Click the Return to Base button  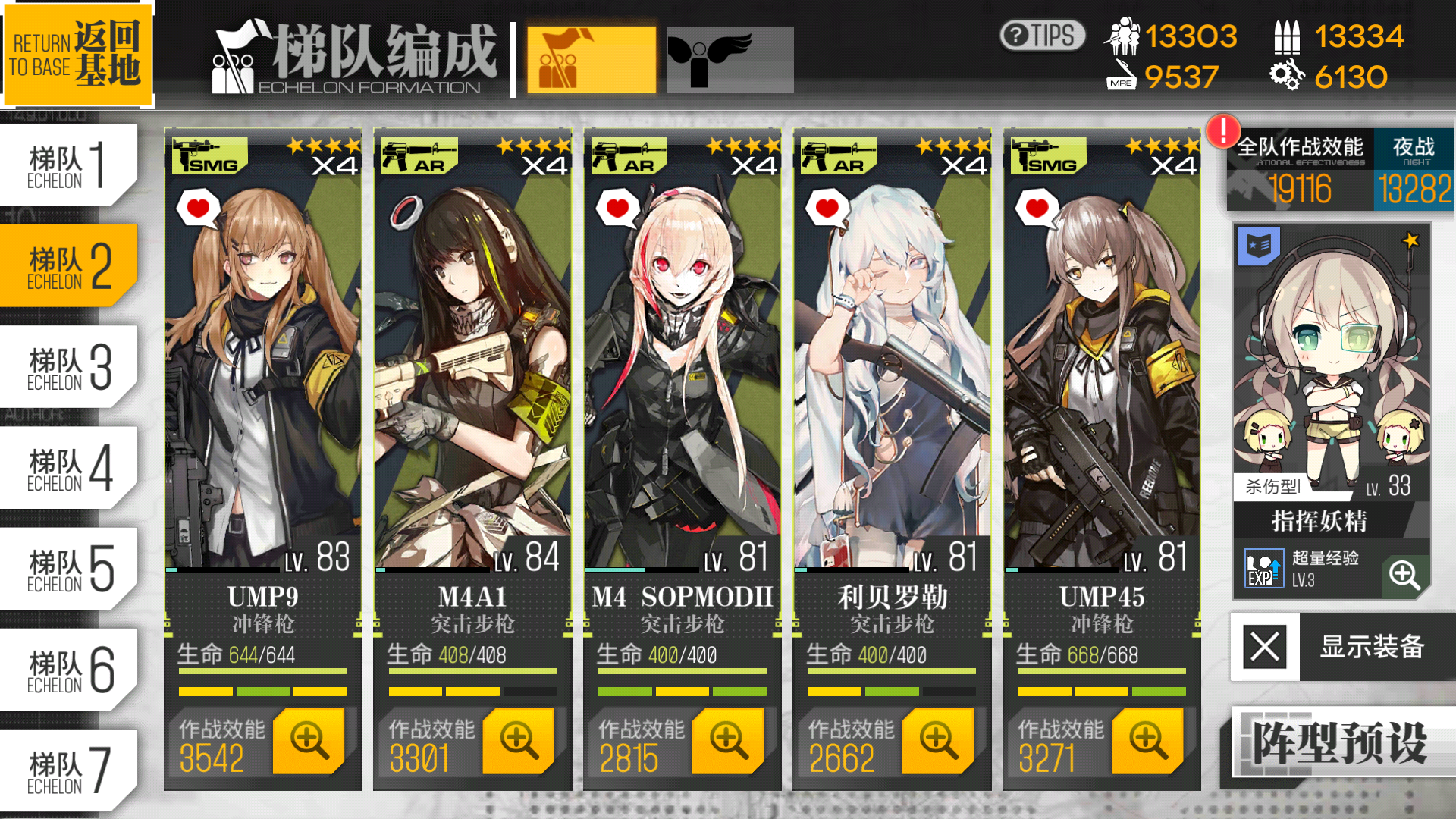pos(78,53)
